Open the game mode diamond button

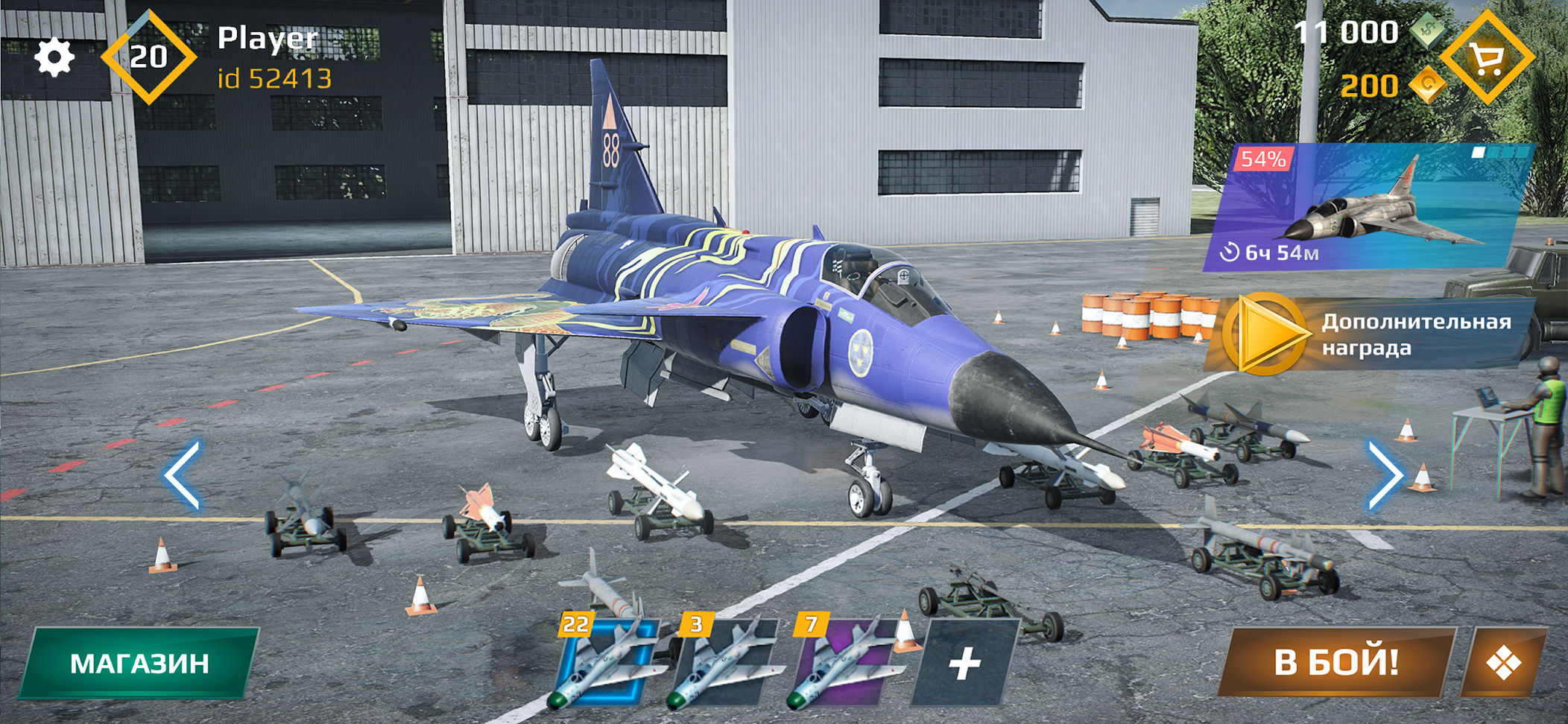[x=1503, y=662]
